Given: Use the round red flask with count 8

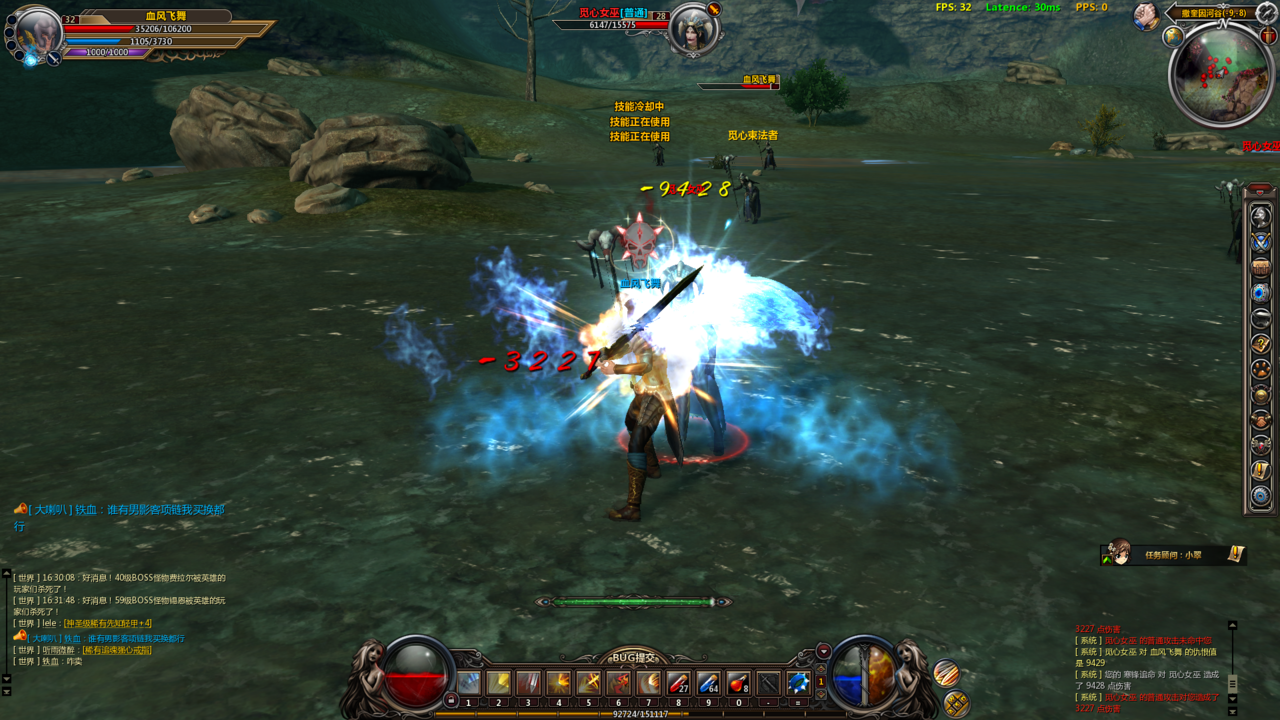Looking at the screenshot, I should pyautogui.click(x=738, y=683).
